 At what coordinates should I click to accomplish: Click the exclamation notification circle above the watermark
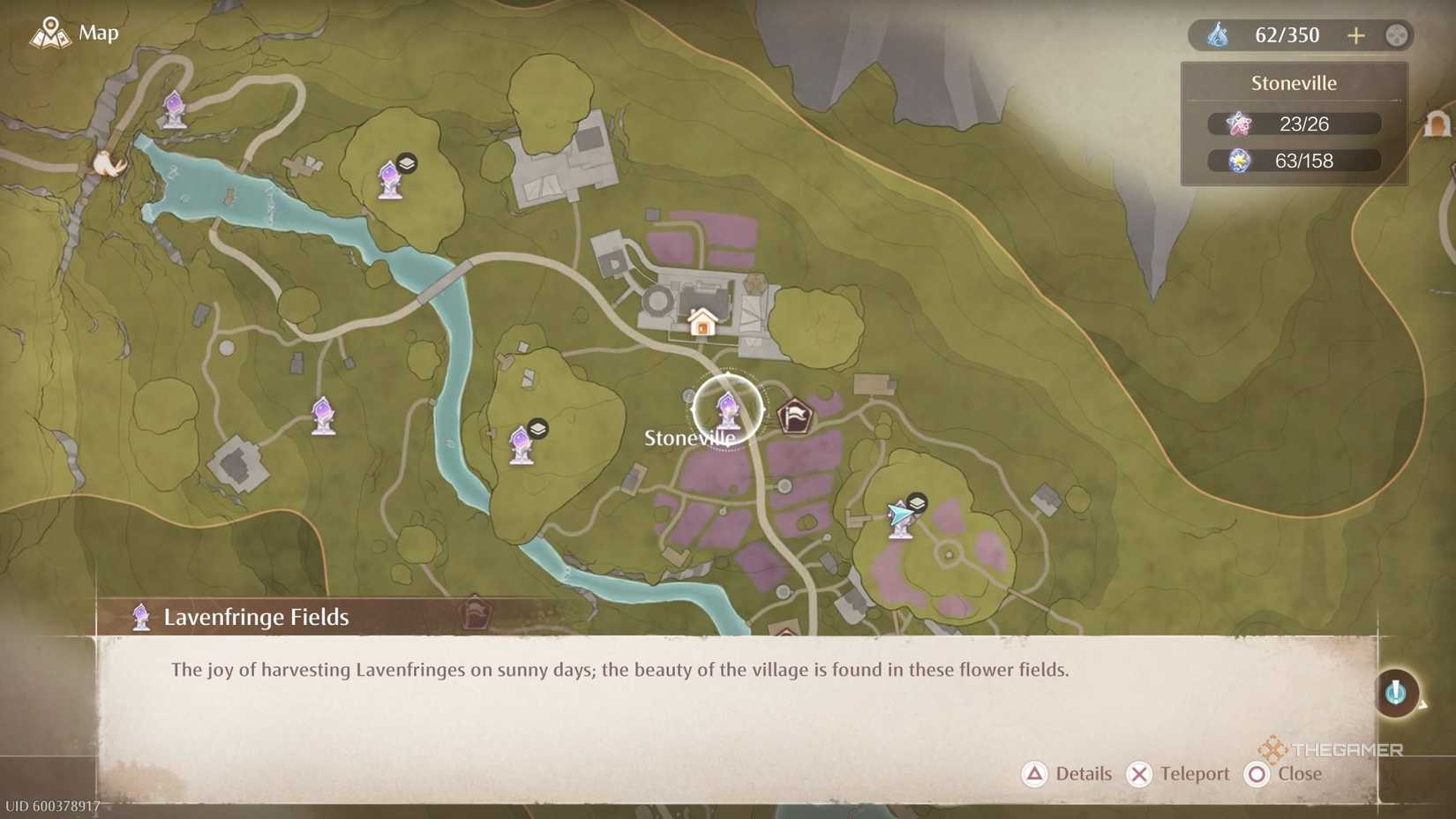tap(1396, 693)
